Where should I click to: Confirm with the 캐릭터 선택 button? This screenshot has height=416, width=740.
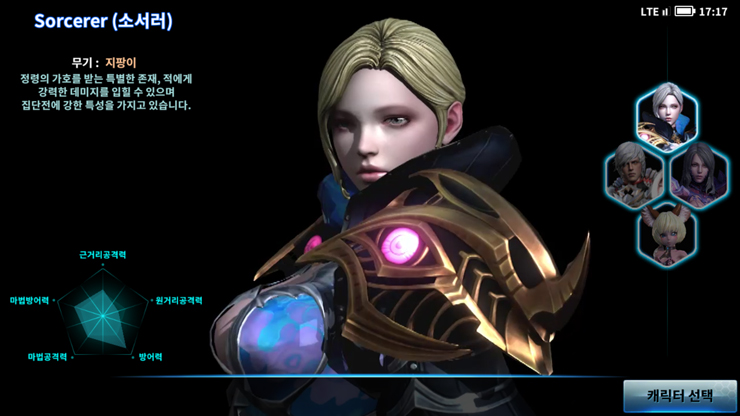pyautogui.click(x=680, y=396)
